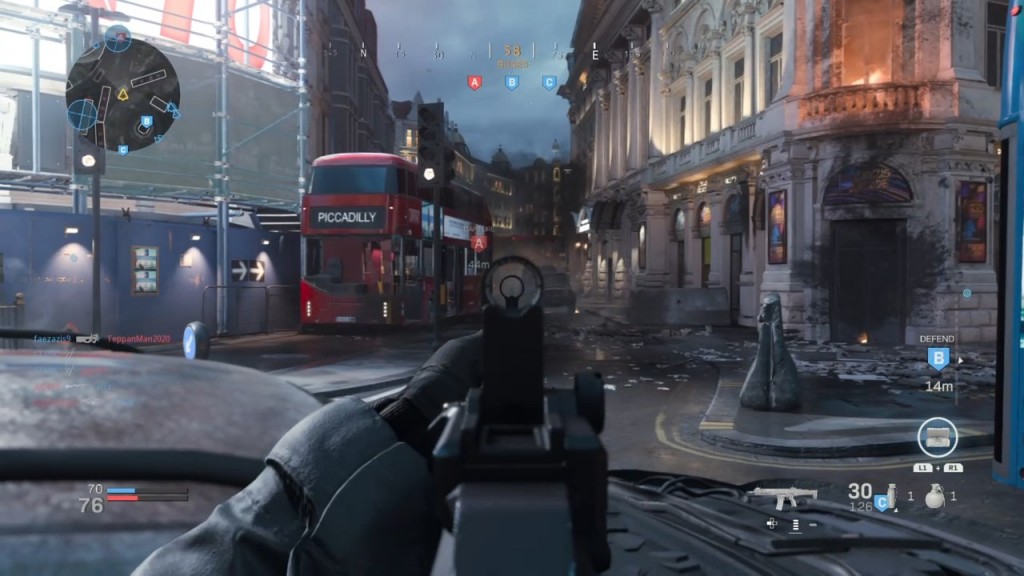Screen dimensions: 1024x576
Task: Select the frag grenade lethal icon
Action: pyautogui.click(x=934, y=496)
